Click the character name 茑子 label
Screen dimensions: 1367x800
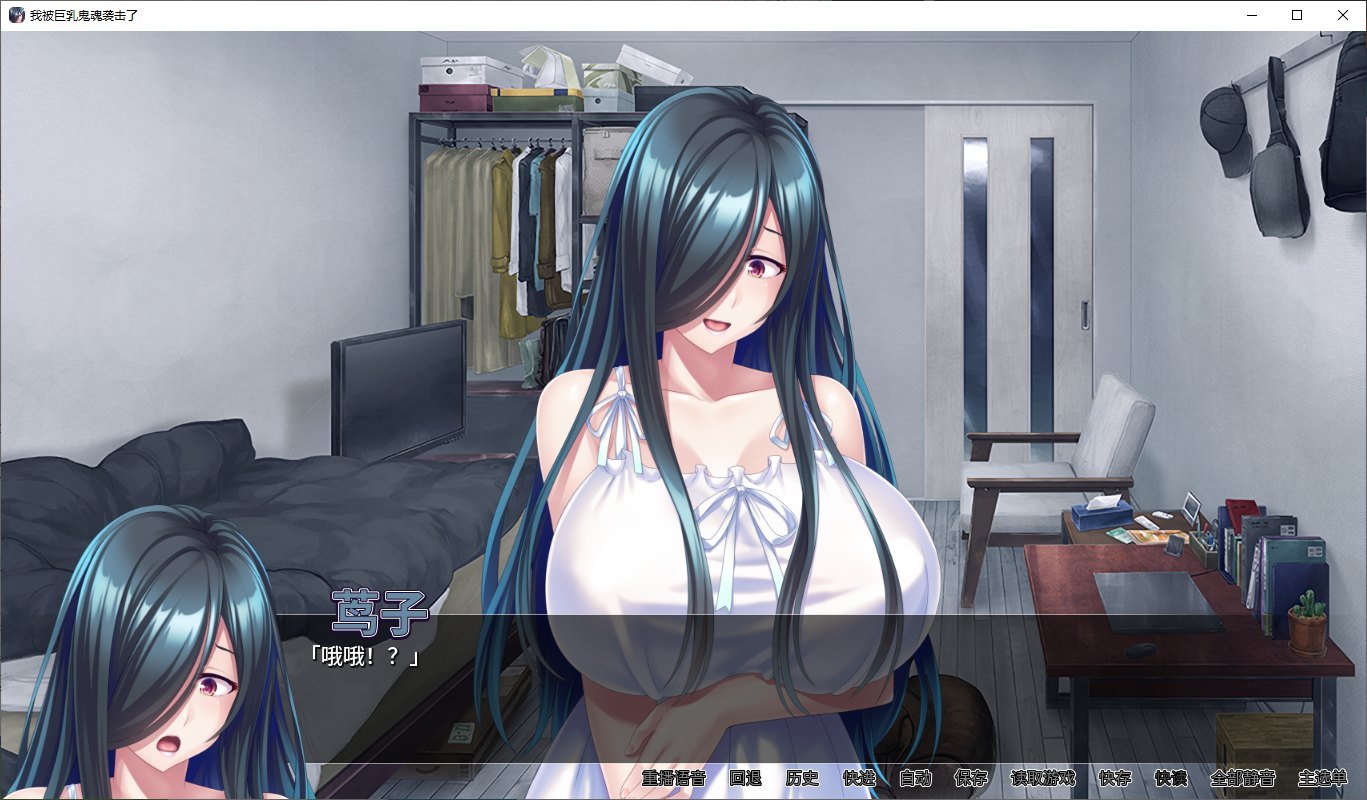click(378, 612)
